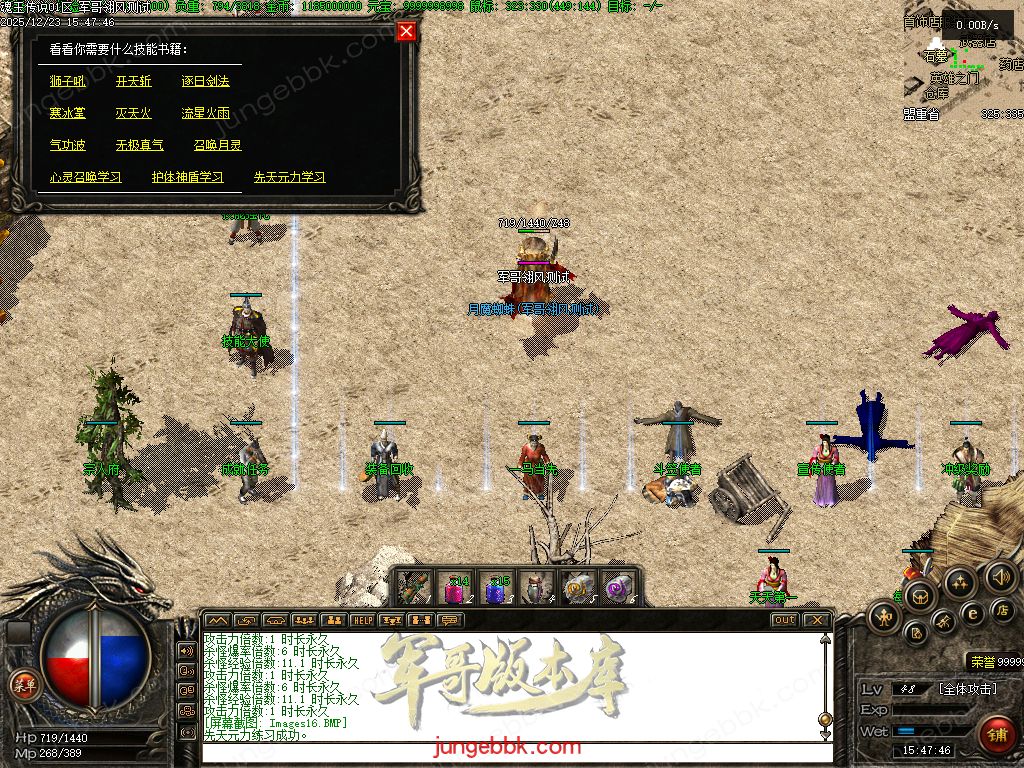
Task: Learn 护体神盾 skill
Action: (187, 177)
